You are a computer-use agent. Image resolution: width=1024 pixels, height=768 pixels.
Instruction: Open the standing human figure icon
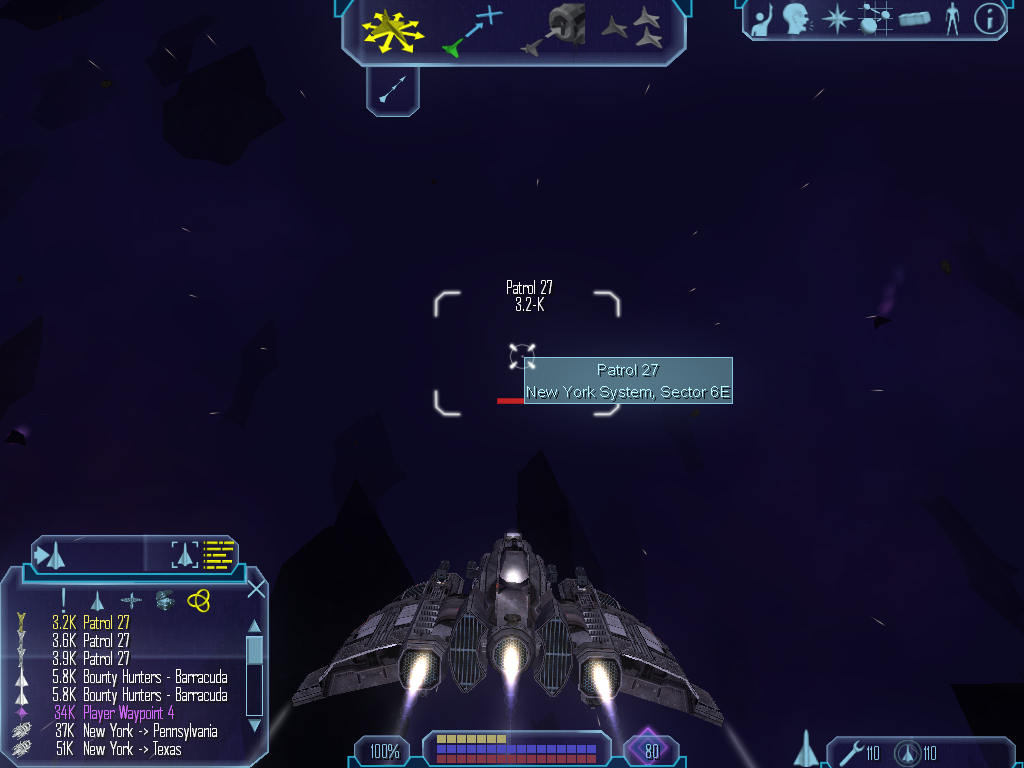(952, 19)
